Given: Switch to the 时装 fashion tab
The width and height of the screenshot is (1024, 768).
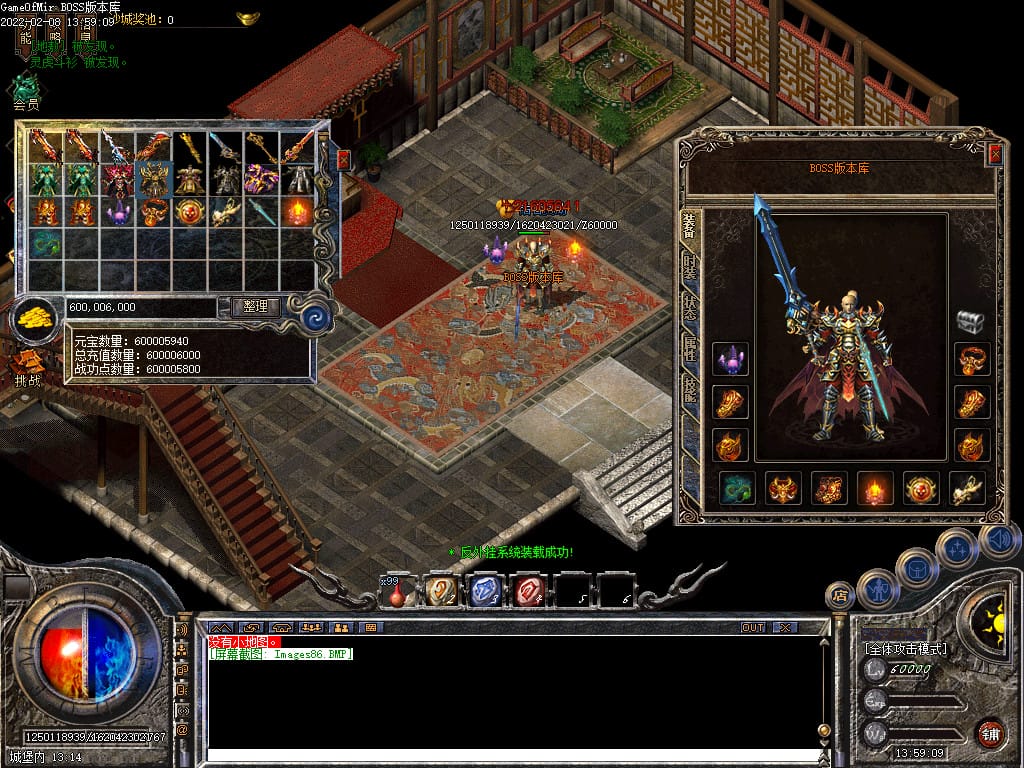Looking at the screenshot, I should pyautogui.click(x=690, y=267).
